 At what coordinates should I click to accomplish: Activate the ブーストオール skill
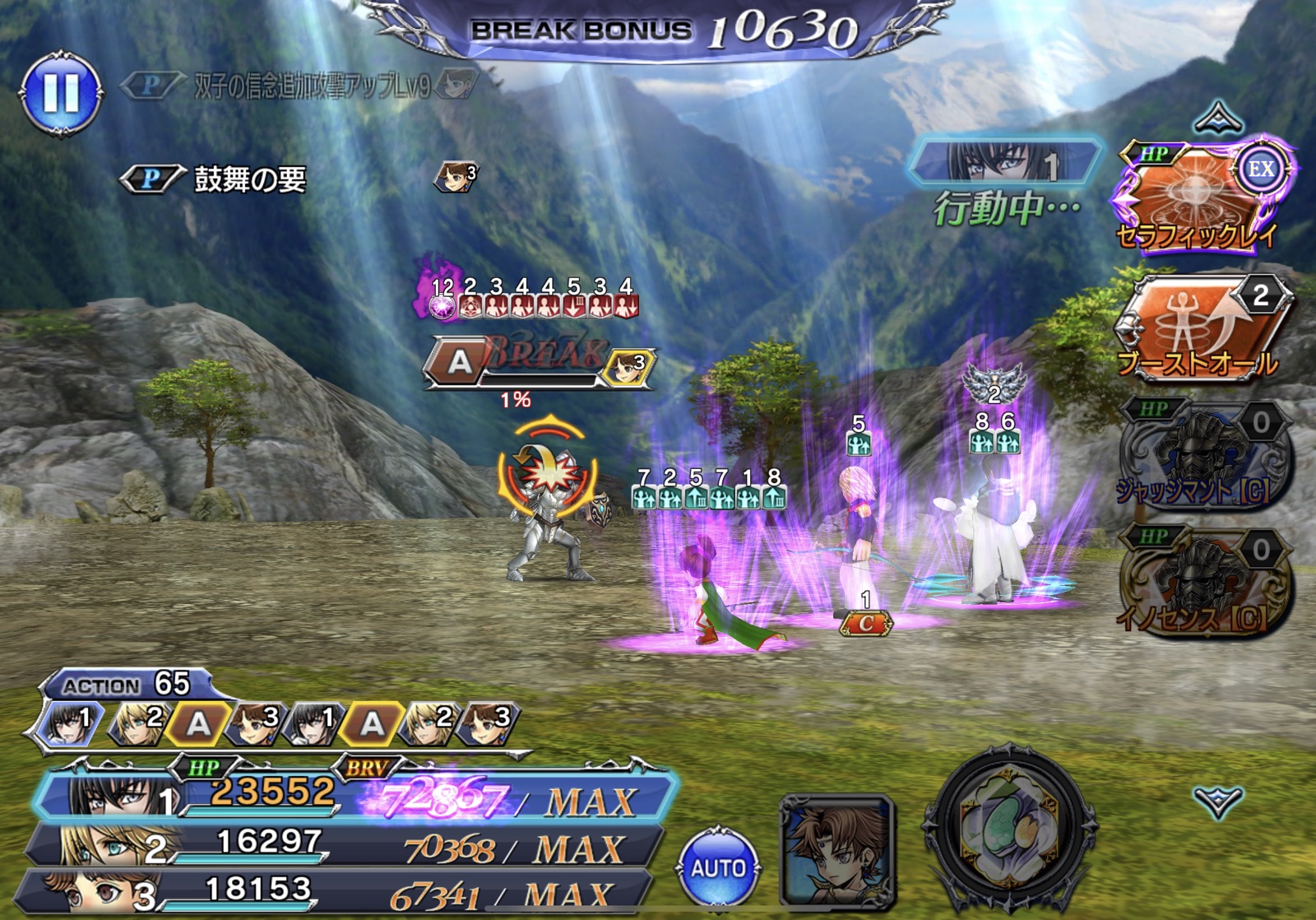click(1202, 328)
